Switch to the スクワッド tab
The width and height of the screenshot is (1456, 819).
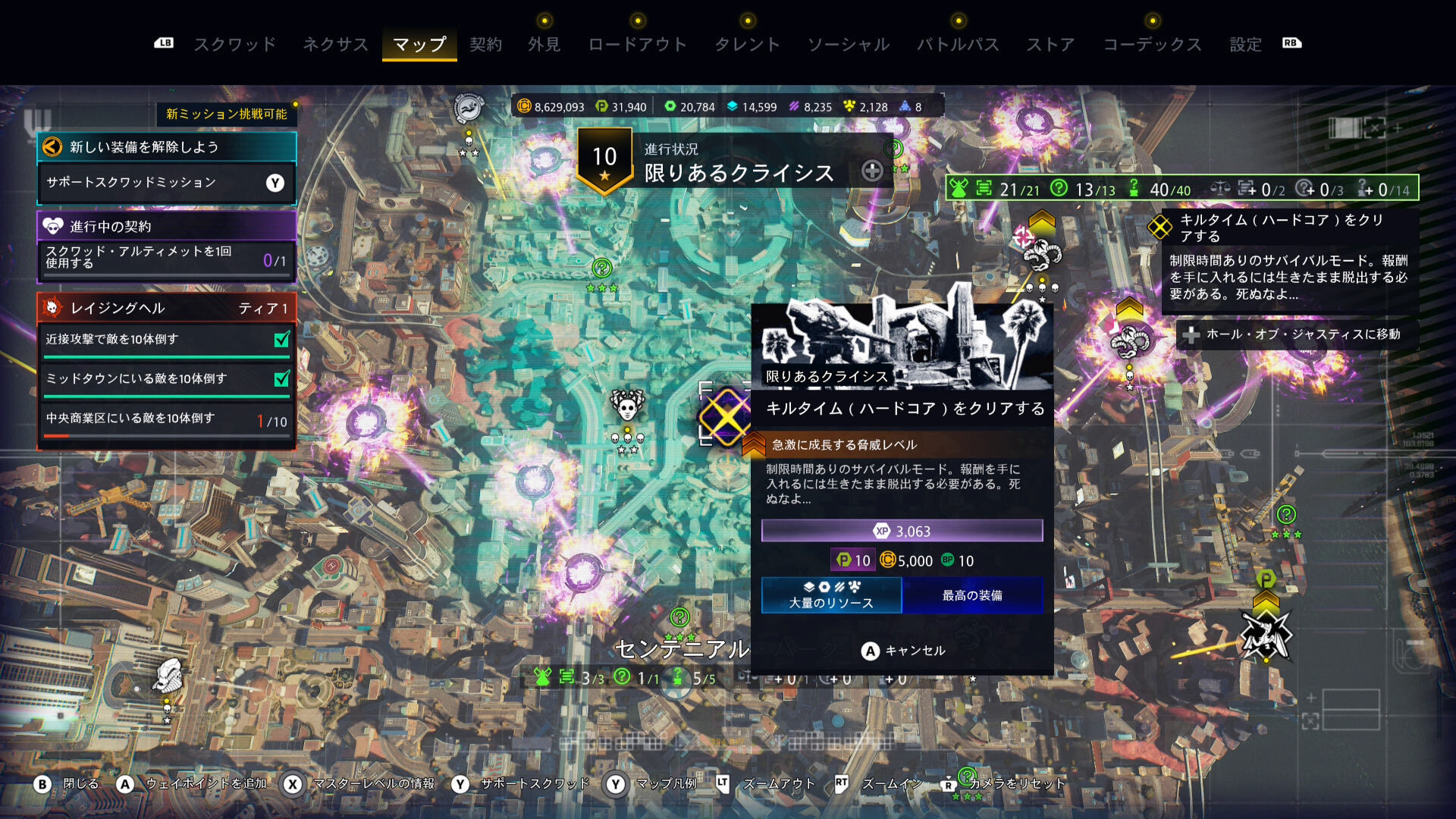coord(235,45)
